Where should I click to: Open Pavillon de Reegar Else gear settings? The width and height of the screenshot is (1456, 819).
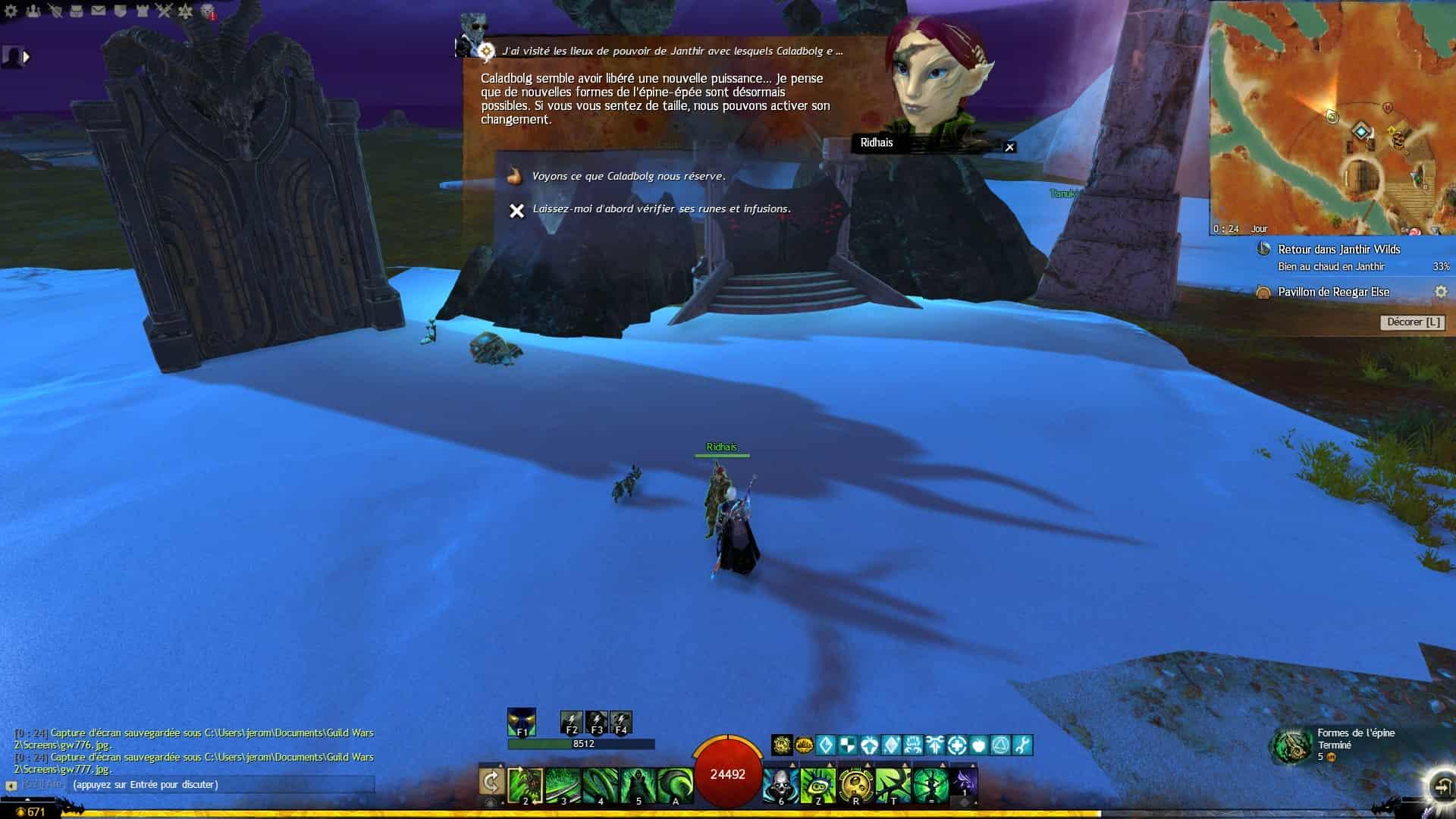pos(1440,292)
